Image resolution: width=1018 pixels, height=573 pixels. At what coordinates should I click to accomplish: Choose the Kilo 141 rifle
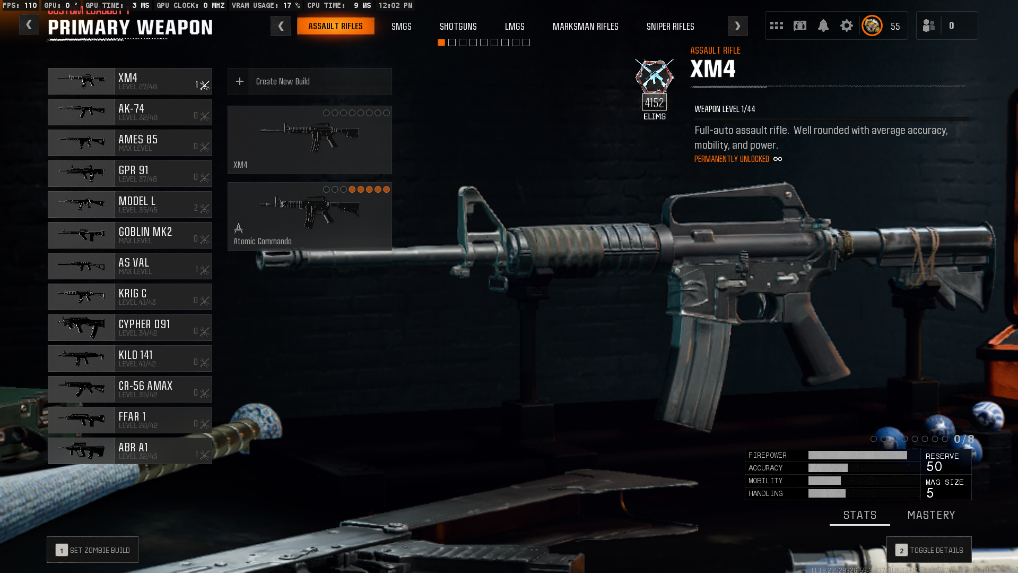[129, 359]
